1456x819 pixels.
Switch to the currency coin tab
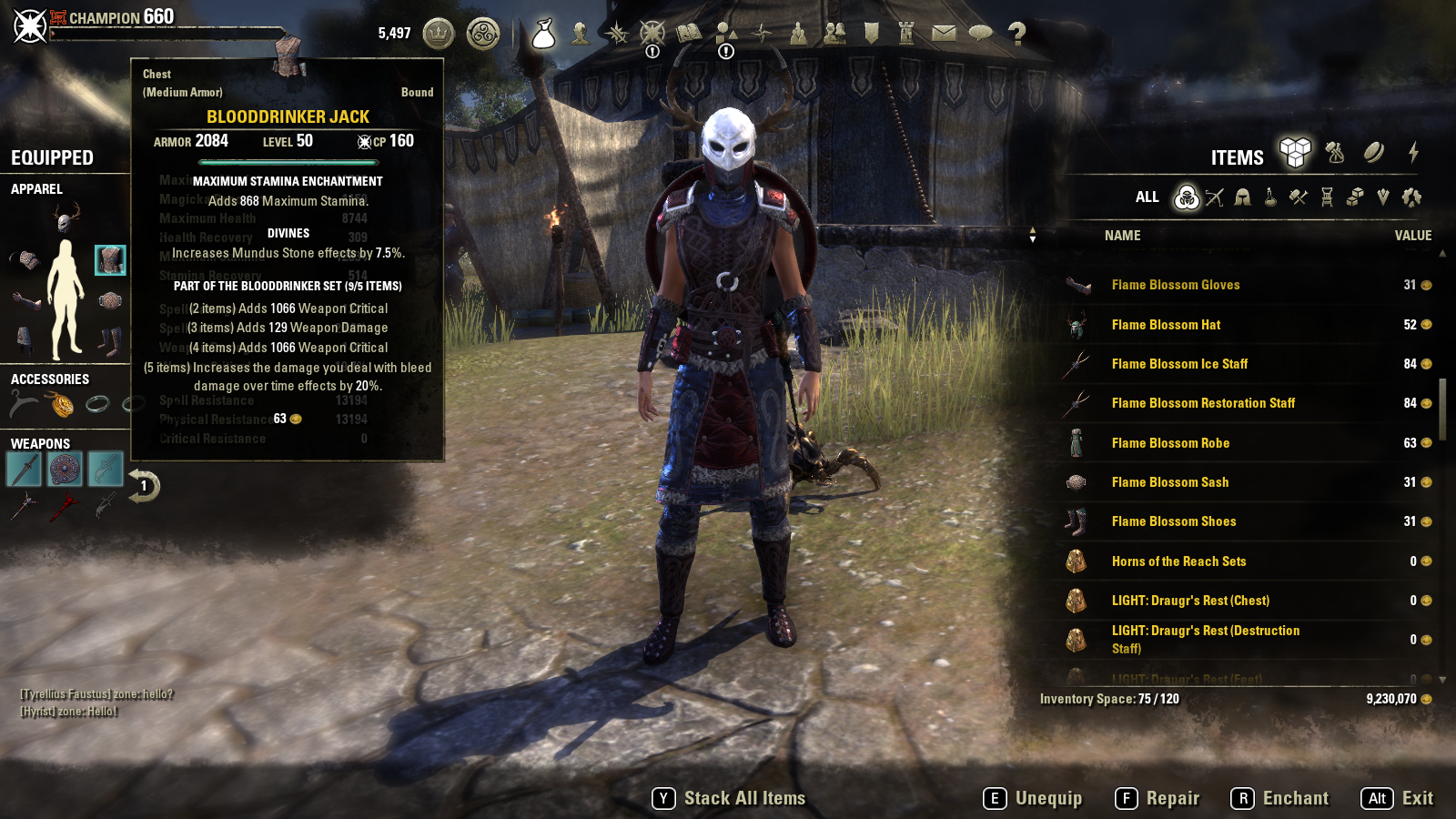(1374, 153)
